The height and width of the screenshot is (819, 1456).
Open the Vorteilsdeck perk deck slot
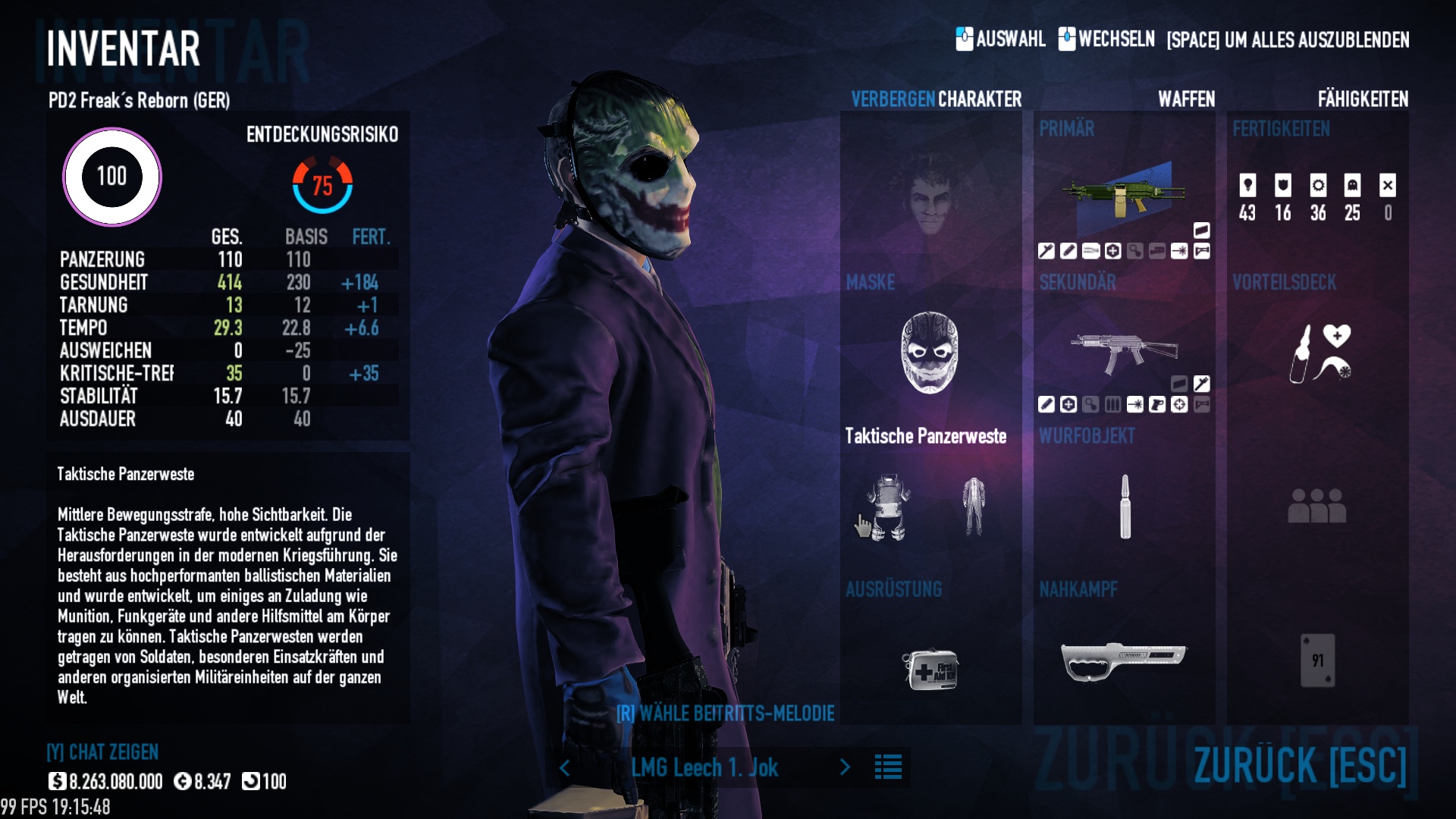pyautogui.click(x=1317, y=353)
